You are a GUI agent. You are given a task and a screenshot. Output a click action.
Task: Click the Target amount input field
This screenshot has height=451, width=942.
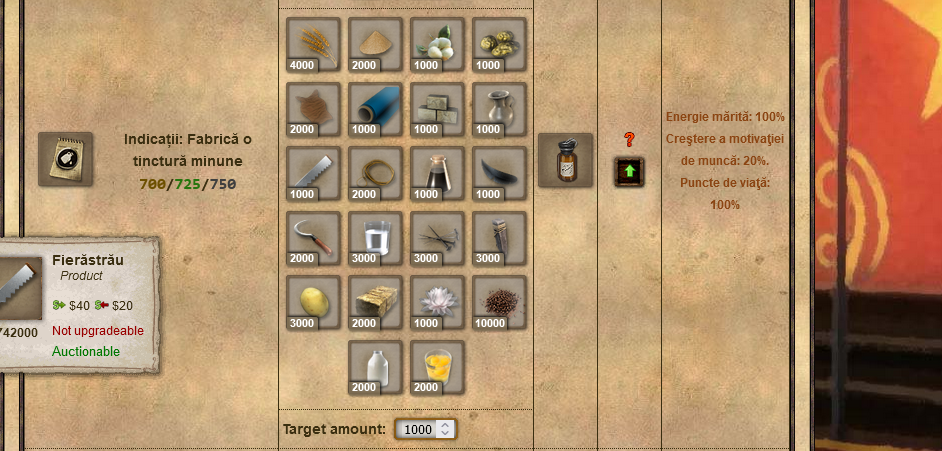418,429
